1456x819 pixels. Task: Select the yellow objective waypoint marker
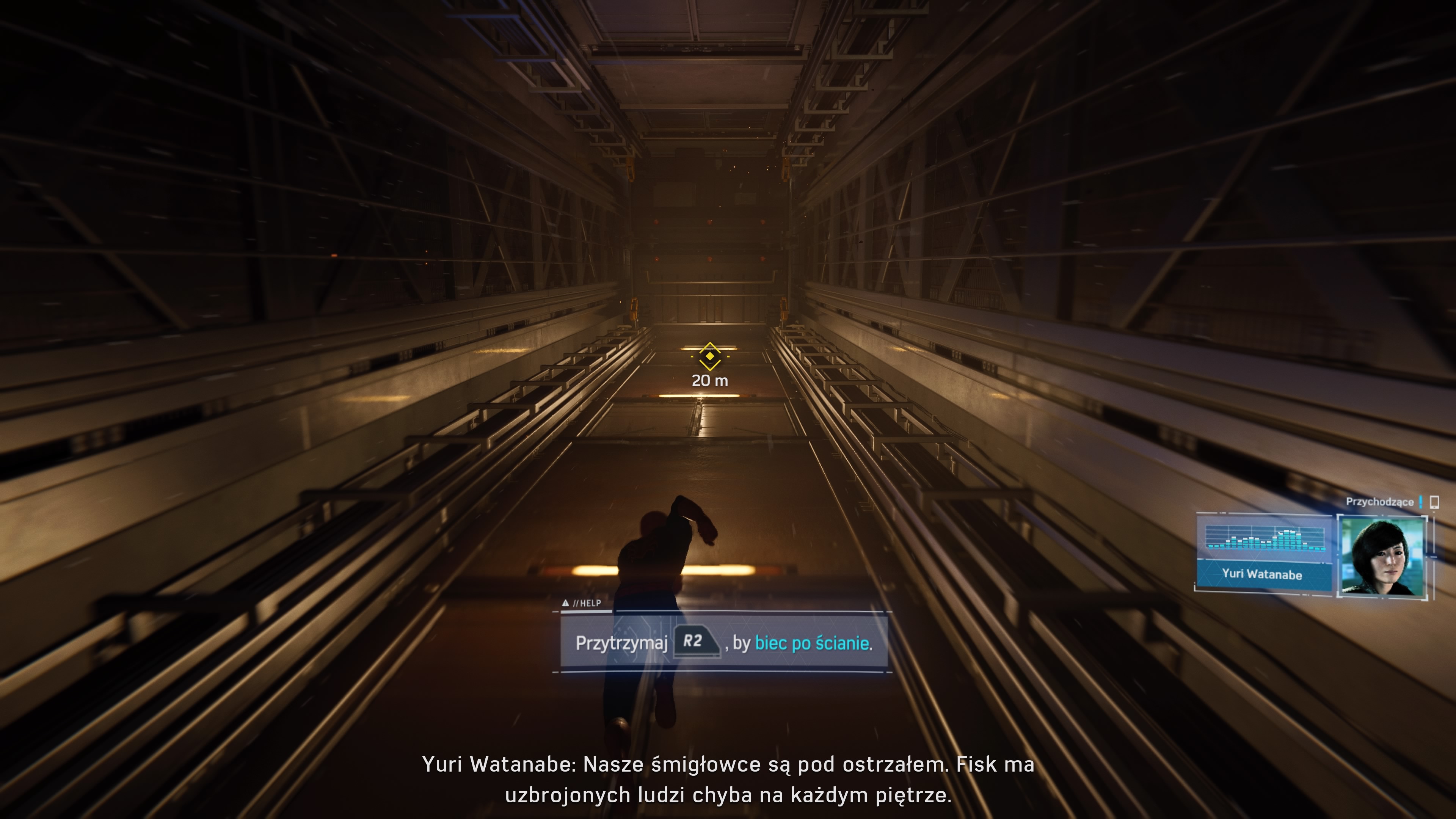(x=710, y=357)
